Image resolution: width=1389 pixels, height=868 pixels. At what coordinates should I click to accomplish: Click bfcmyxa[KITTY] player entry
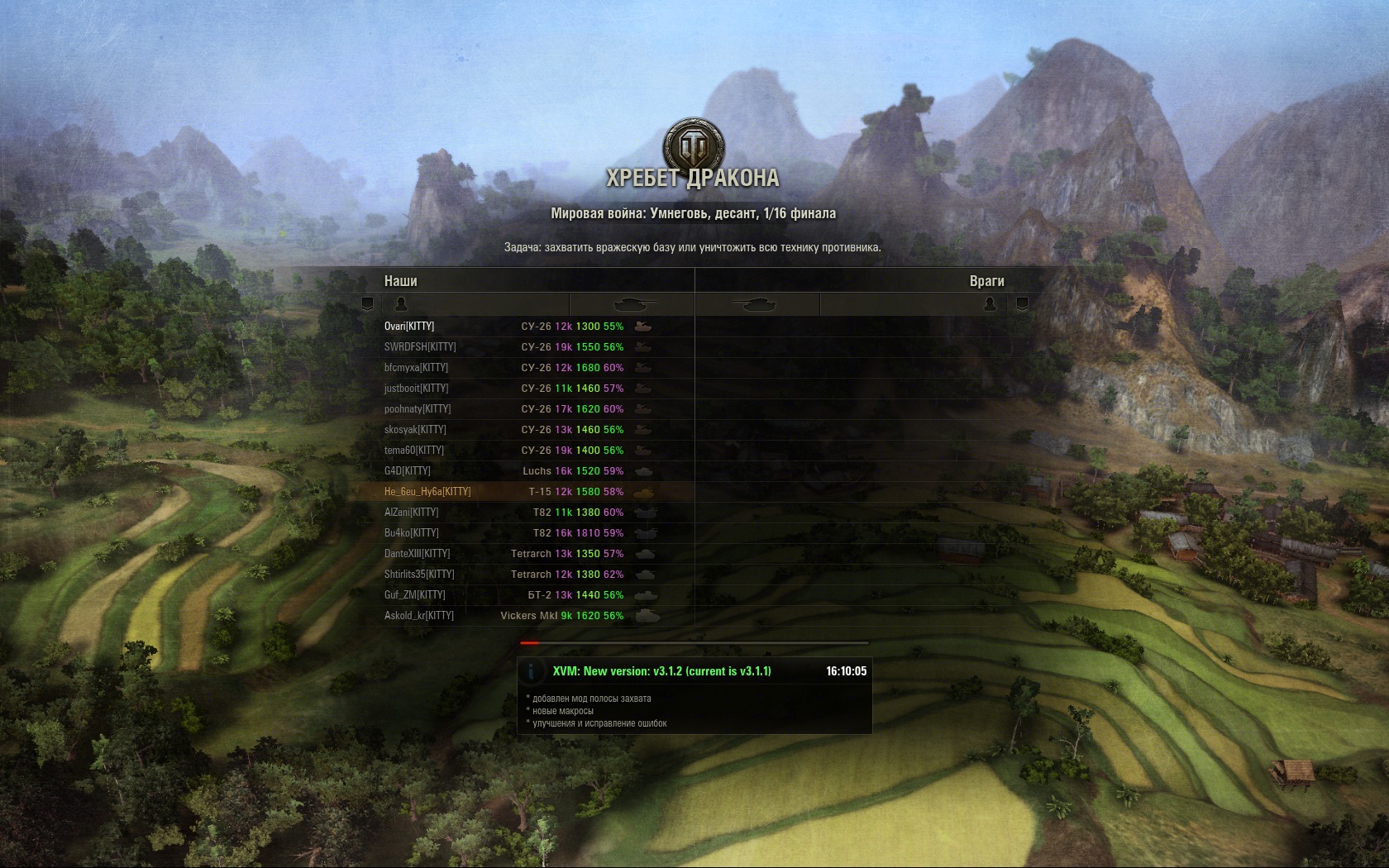pos(416,368)
